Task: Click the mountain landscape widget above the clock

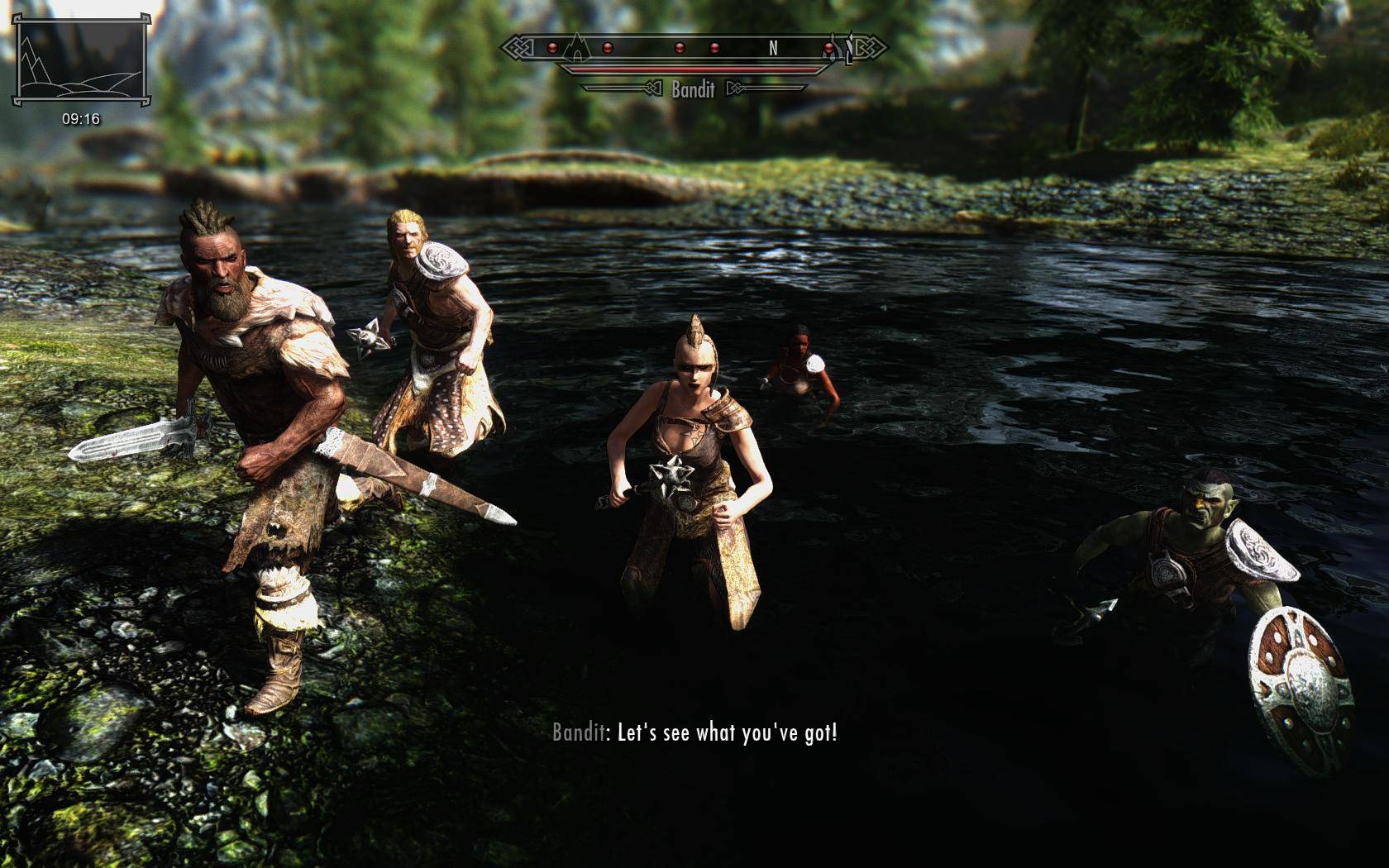Action: tap(81, 60)
